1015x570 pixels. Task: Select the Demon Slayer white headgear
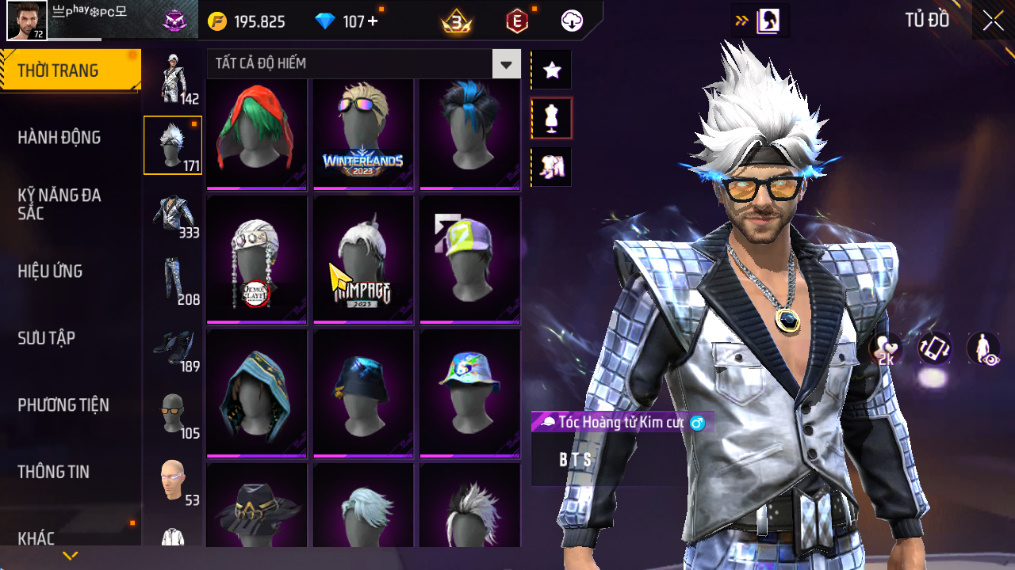click(256, 260)
